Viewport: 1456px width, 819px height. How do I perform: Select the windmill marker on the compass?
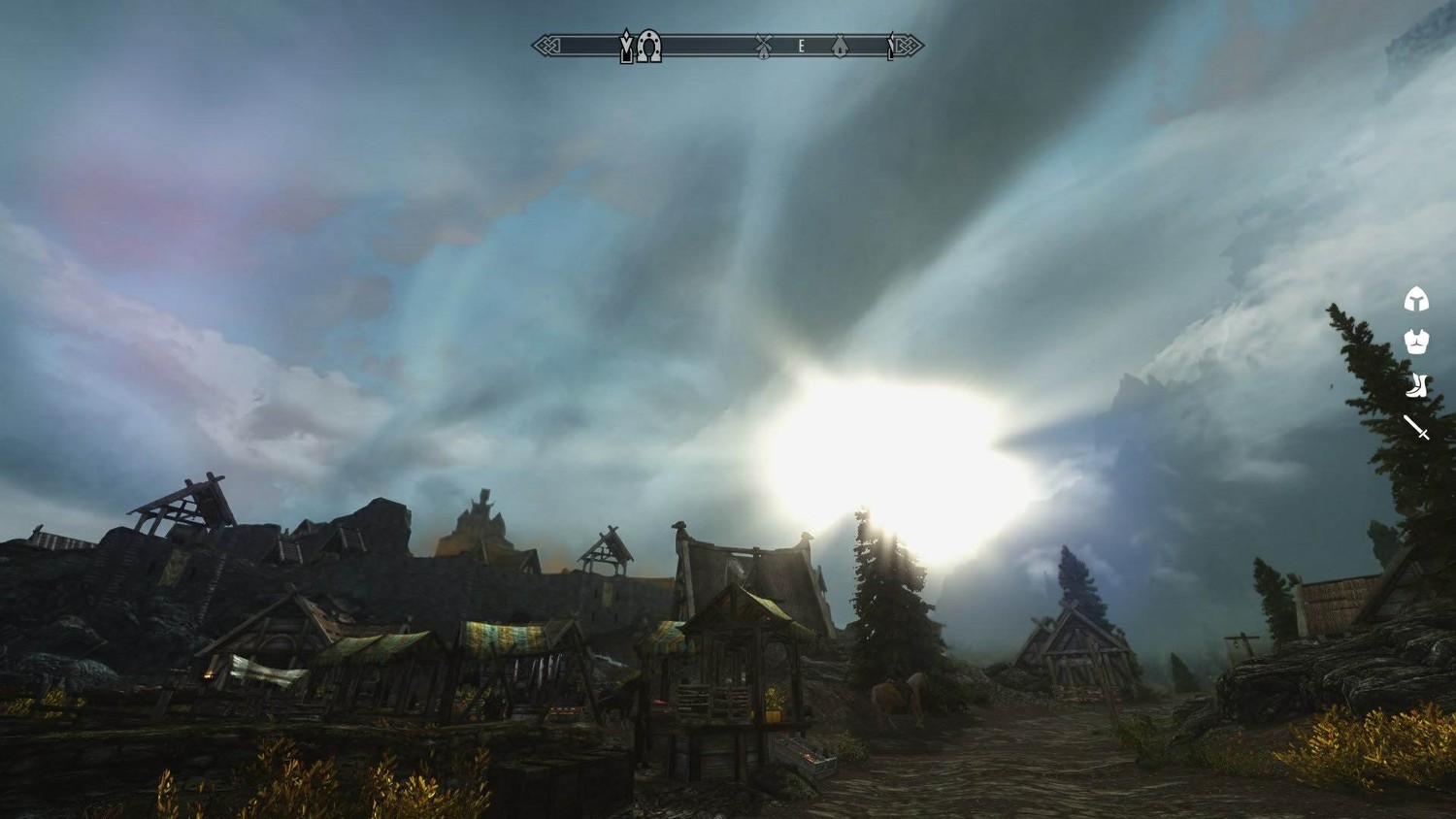(x=764, y=46)
